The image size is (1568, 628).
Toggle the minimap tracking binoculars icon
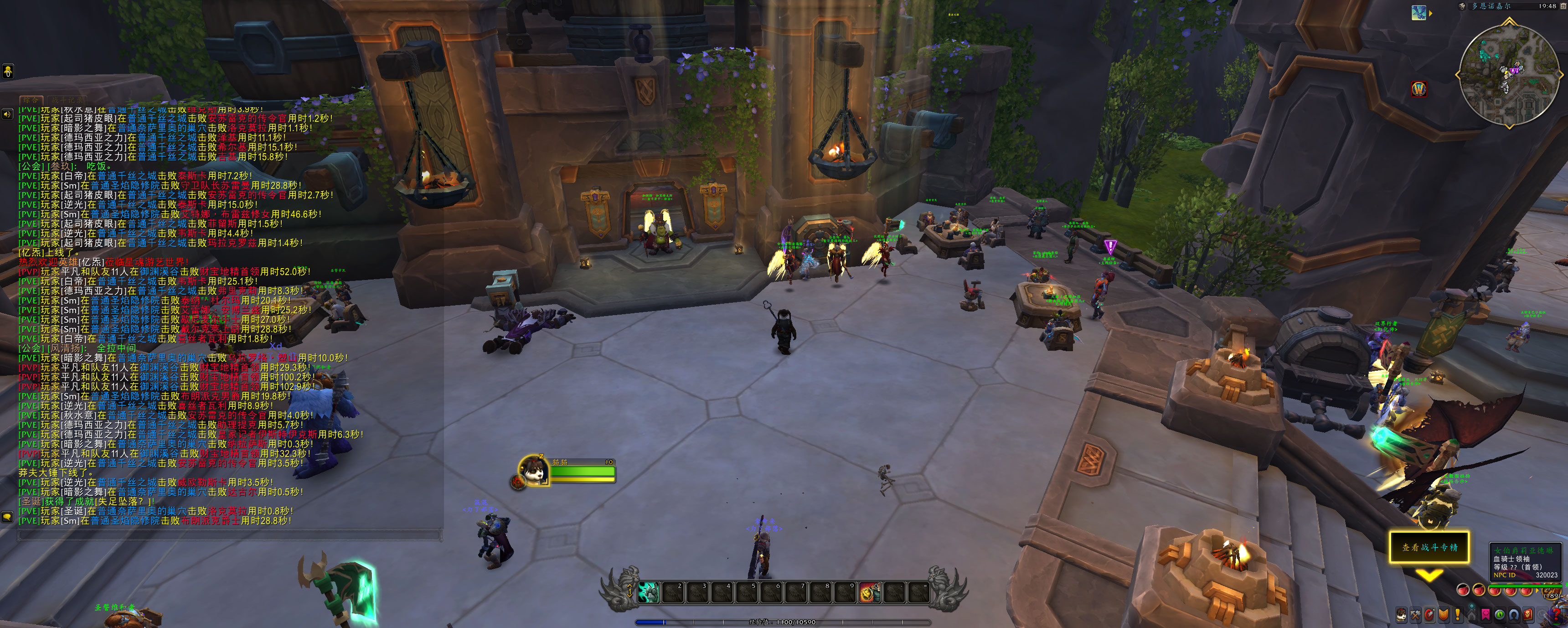point(1462,6)
